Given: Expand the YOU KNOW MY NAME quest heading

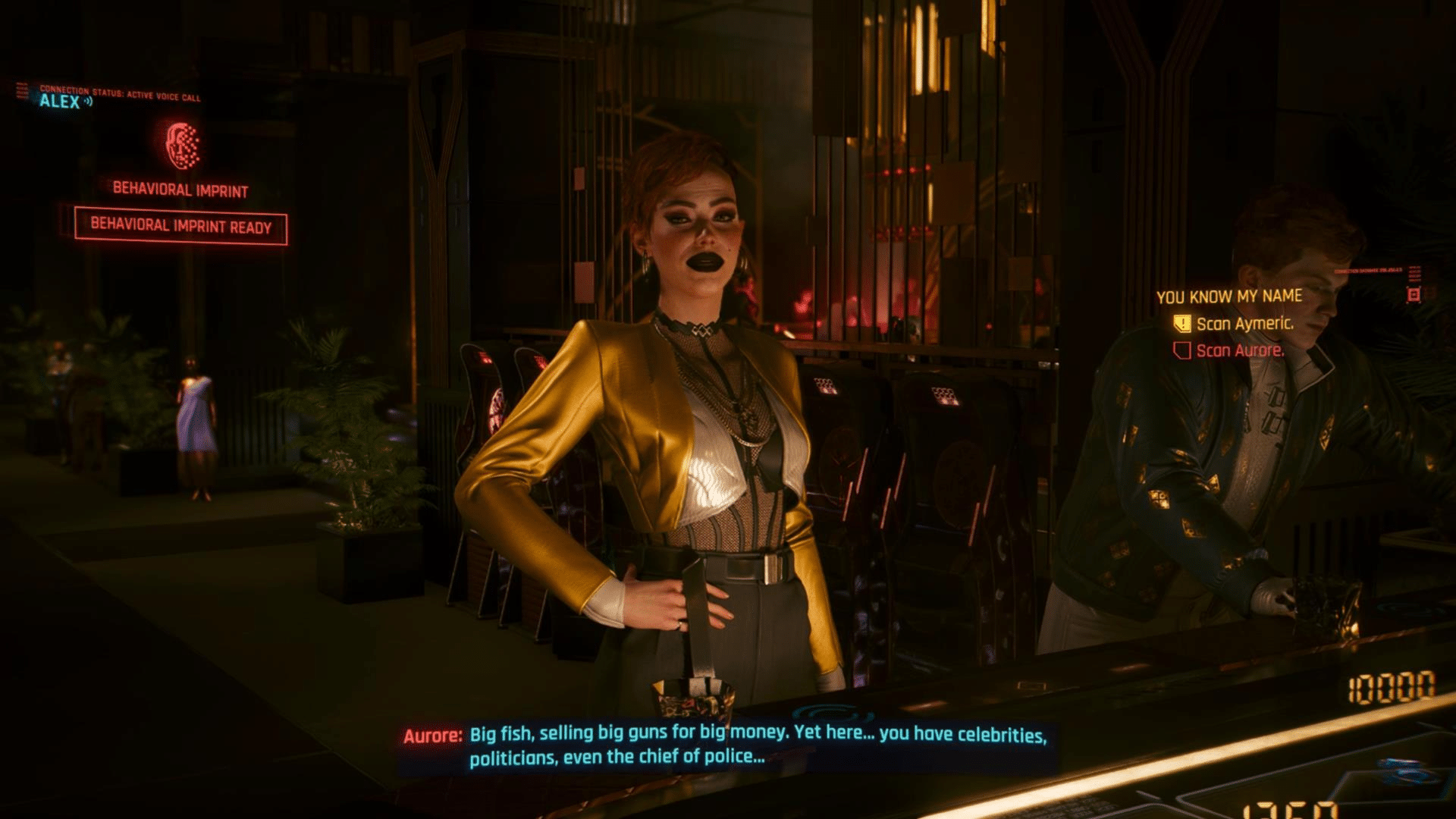Looking at the screenshot, I should [1228, 296].
